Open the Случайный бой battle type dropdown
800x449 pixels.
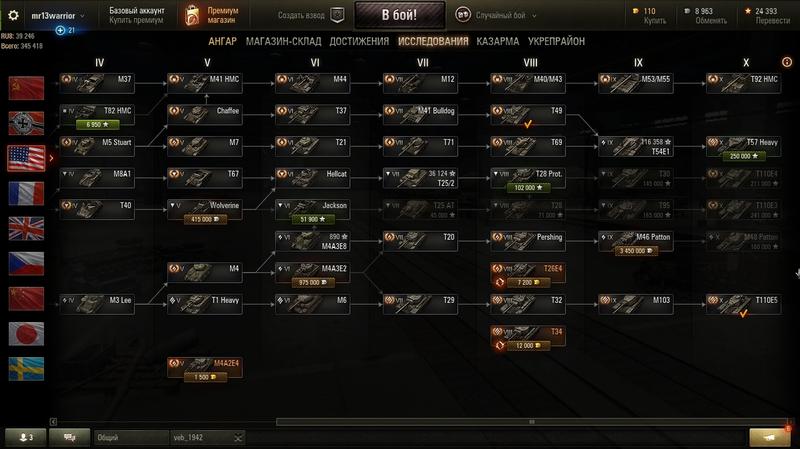[x=504, y=15]
